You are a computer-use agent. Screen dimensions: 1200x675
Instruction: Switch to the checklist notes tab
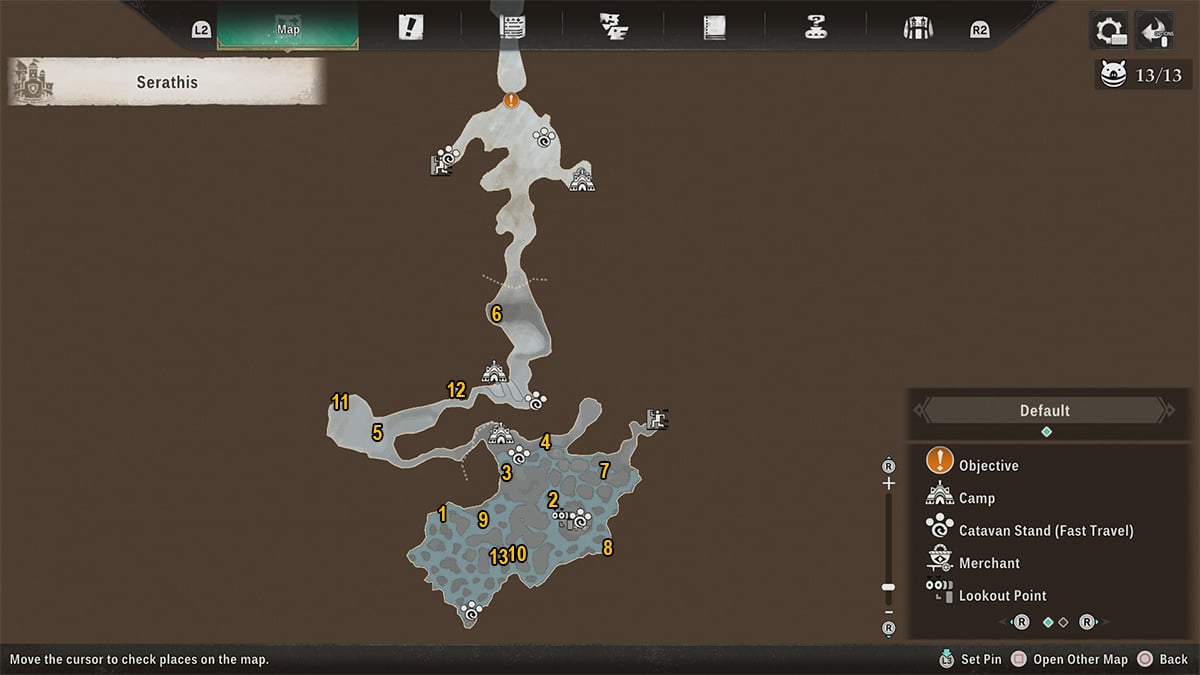tap(513, 27)
